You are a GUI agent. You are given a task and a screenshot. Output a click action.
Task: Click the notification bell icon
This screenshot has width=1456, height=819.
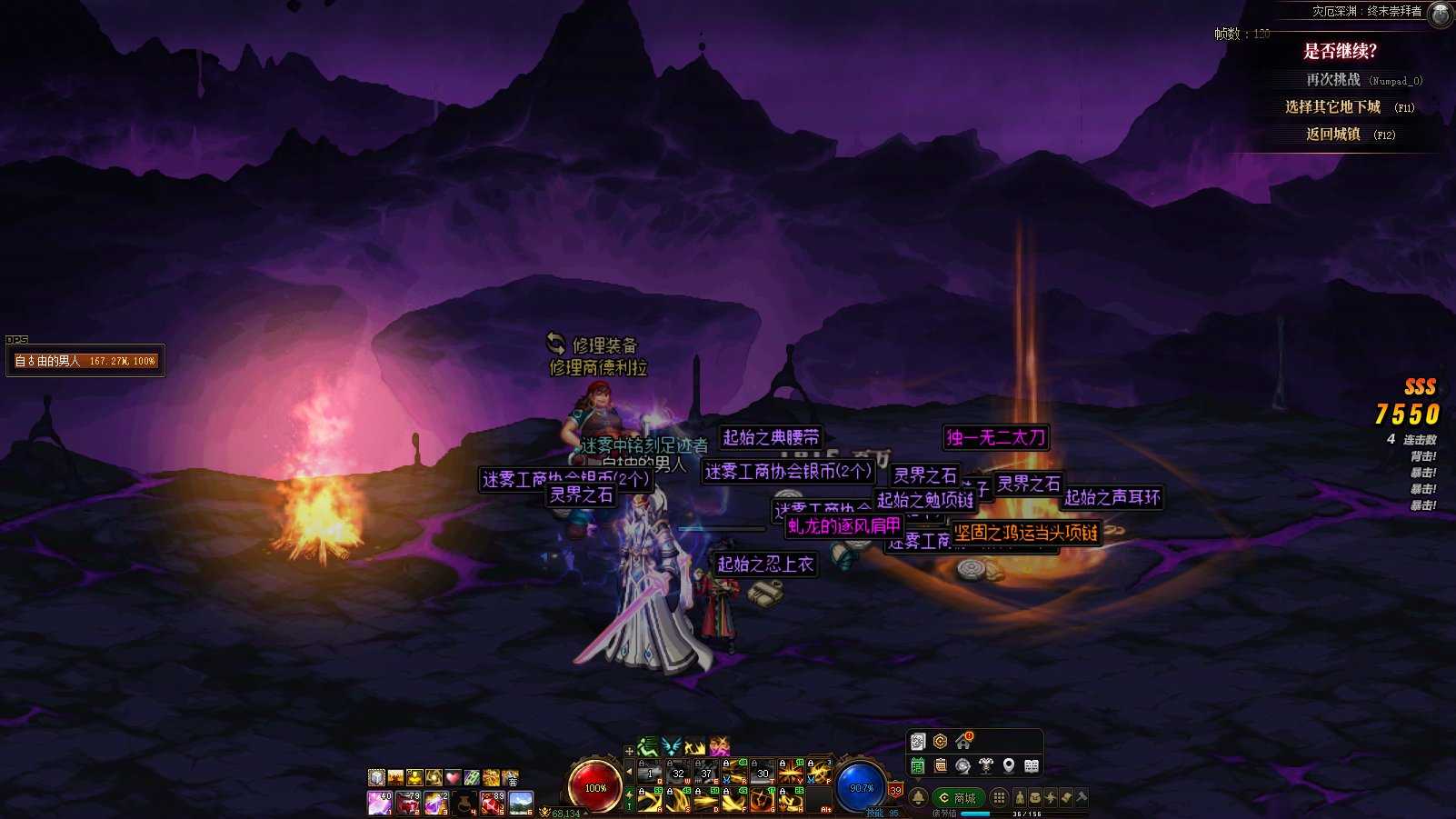click(918, 797)
